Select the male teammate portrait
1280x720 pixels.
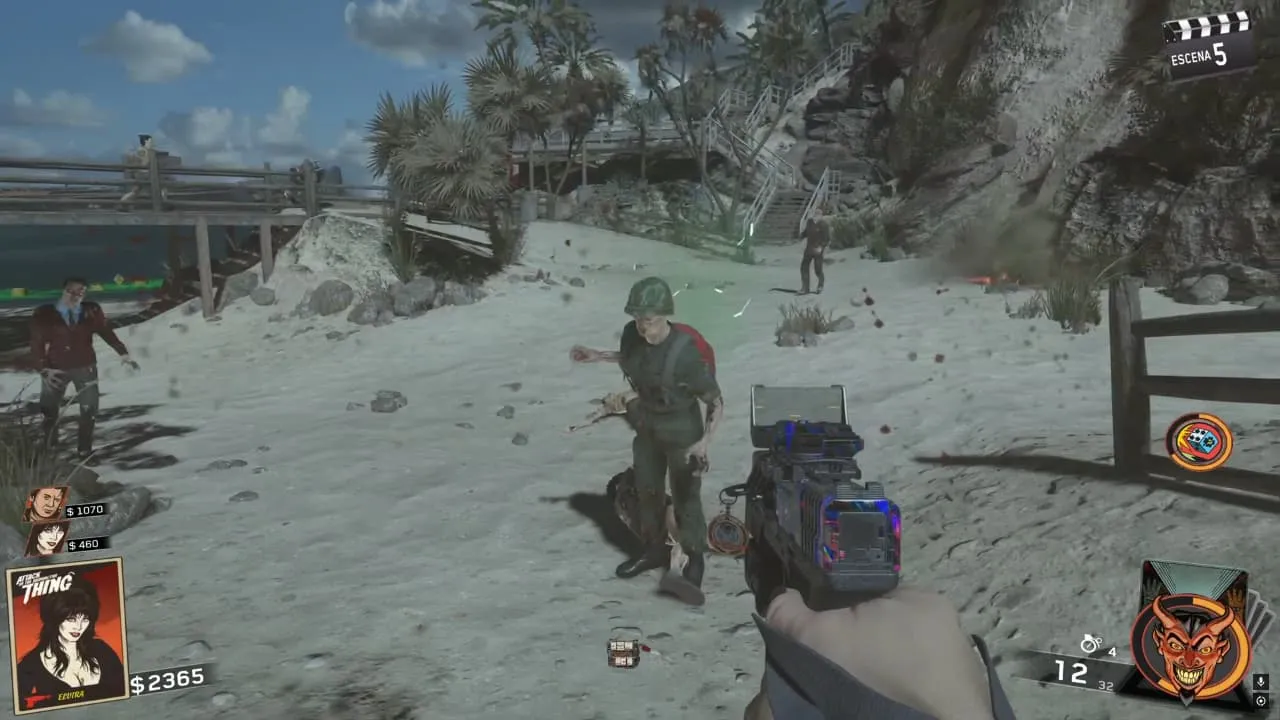click(x=46, y=504)
